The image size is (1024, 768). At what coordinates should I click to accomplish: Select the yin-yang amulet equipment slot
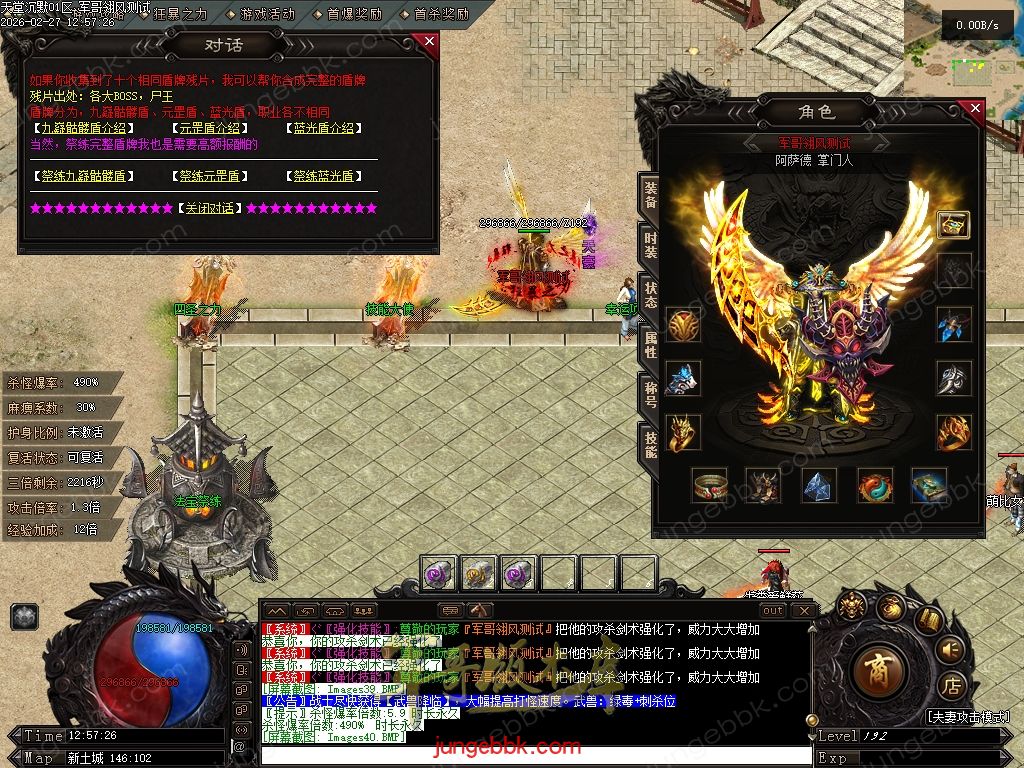(x=875, y=486)
